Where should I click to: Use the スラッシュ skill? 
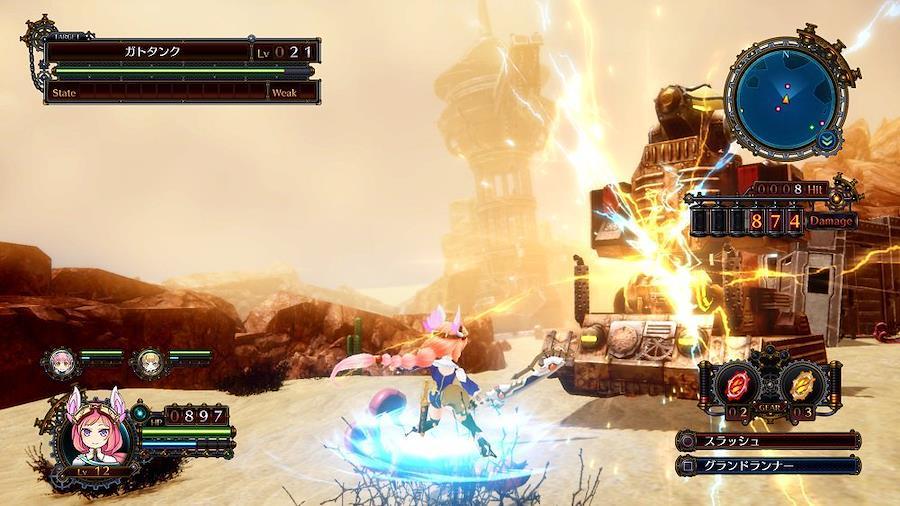(x=768, y=441)
